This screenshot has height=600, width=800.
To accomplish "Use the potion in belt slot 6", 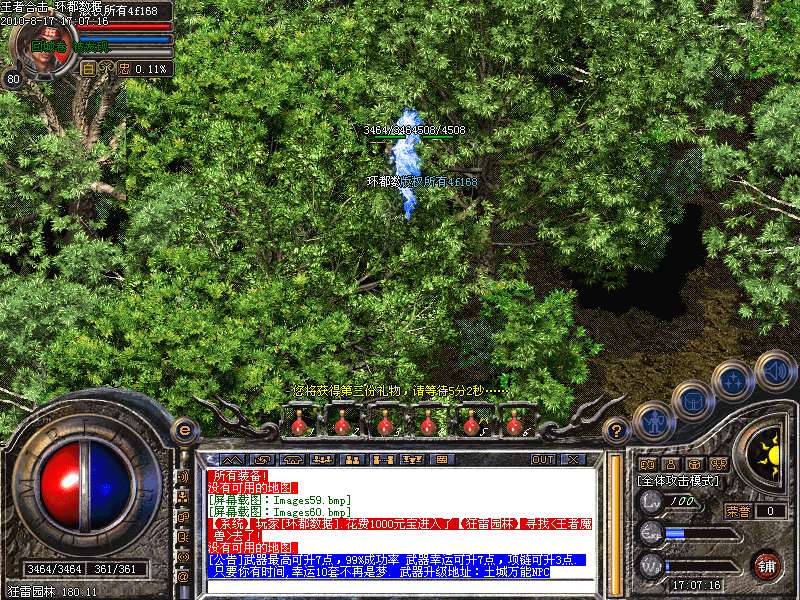I will point(513,424).
